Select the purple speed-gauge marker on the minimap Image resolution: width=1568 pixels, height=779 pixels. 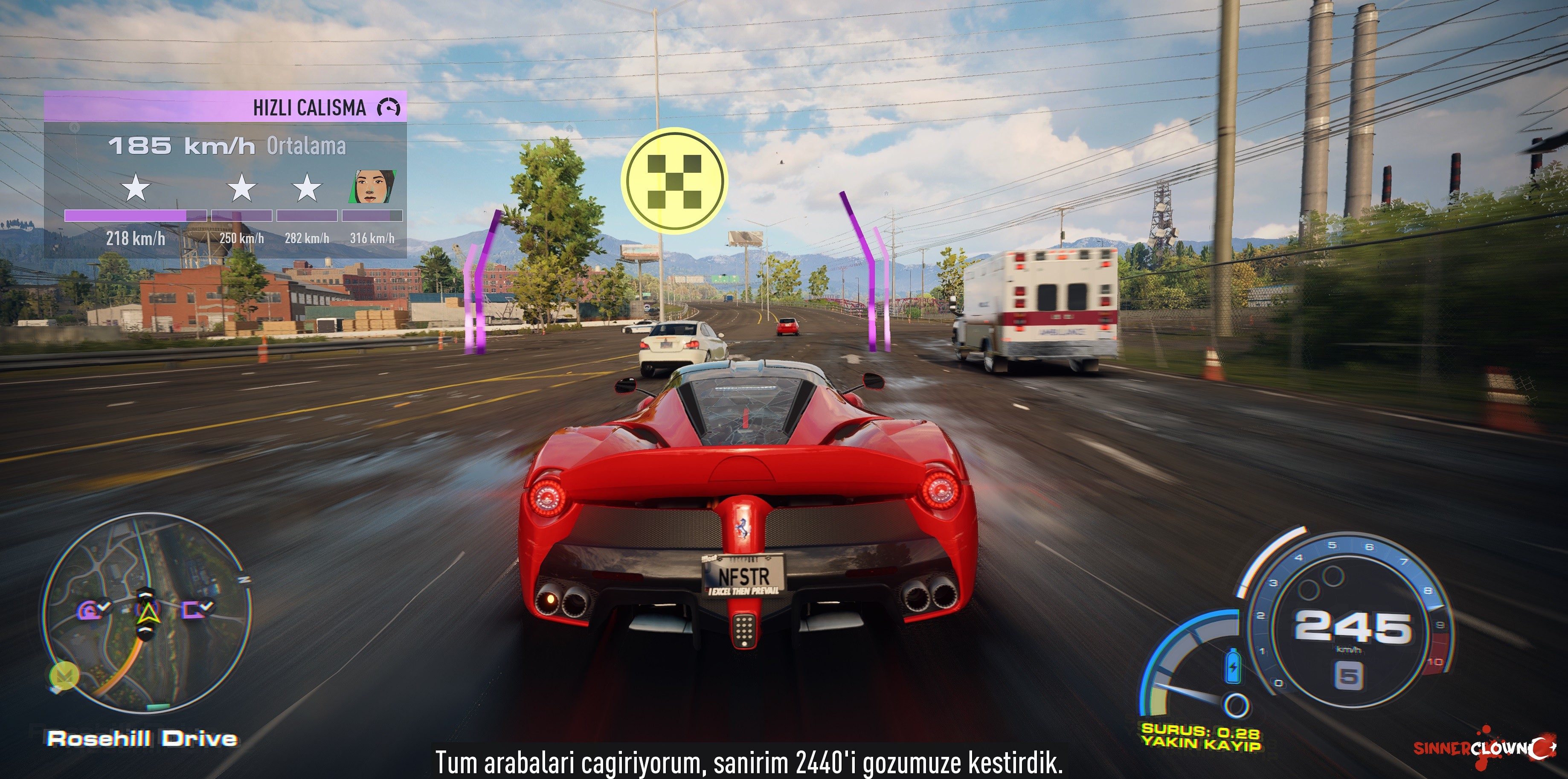[93, 608]
